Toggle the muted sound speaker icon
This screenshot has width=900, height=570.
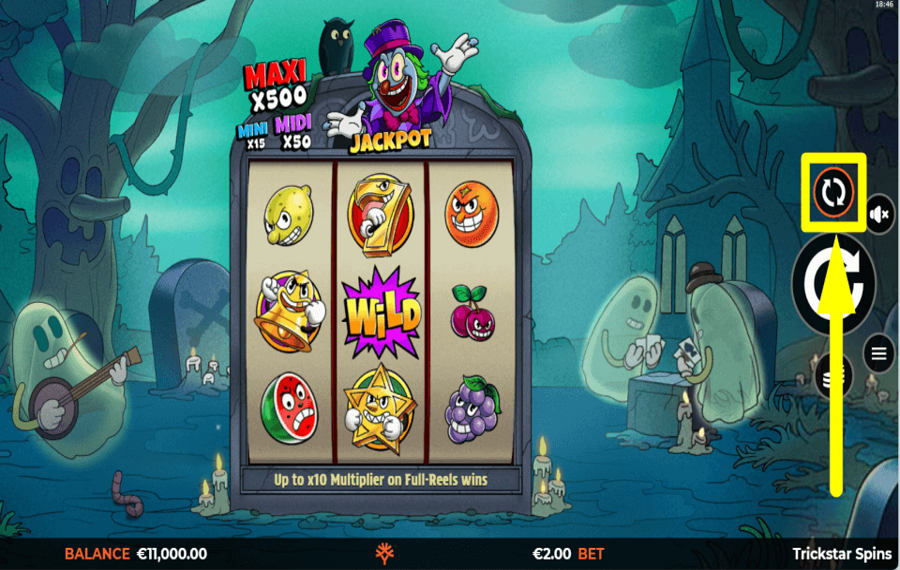coord(880,214)
